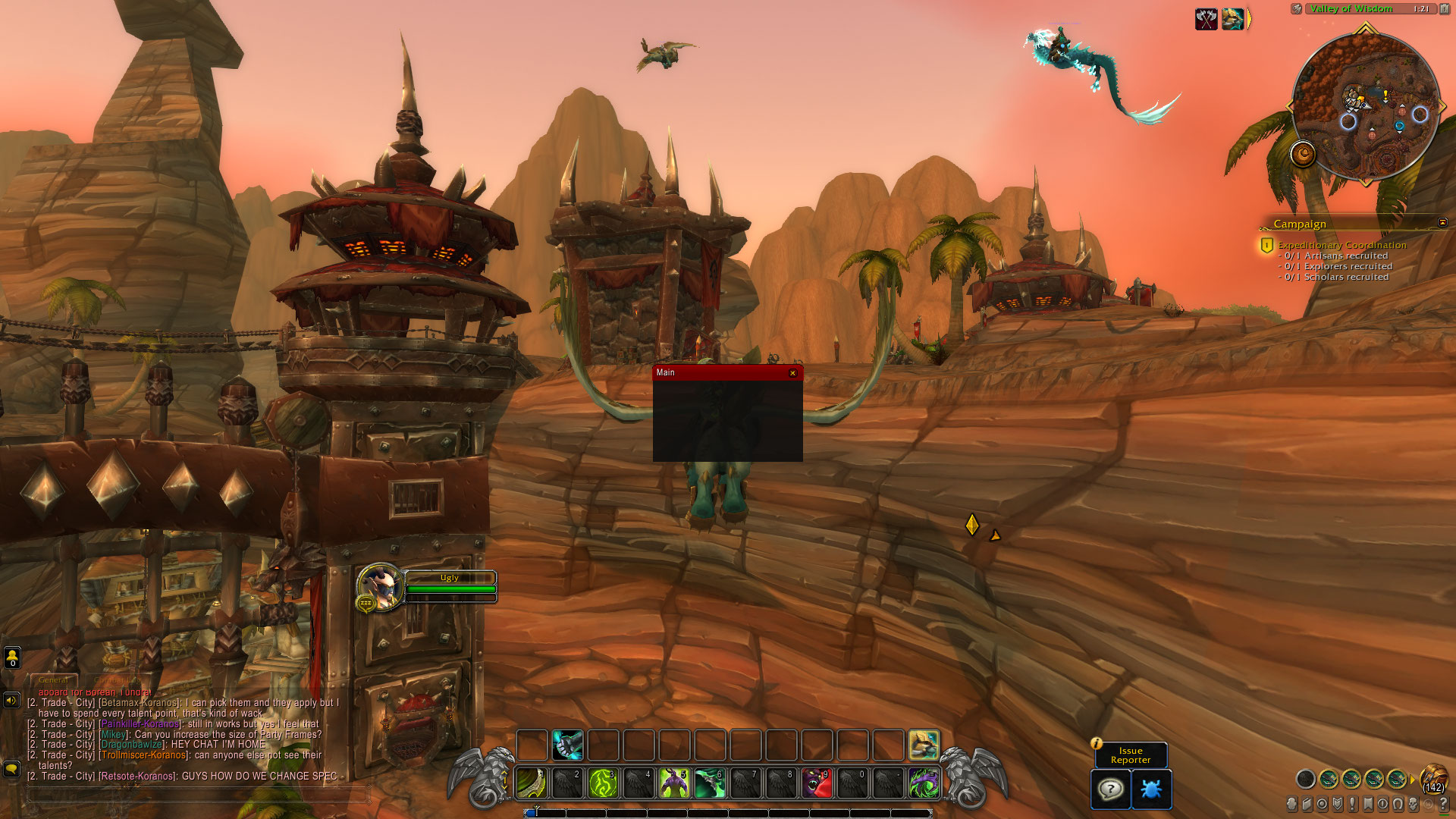The image size is (1456, 819).
Task: Open the help question bubble
Action: pos(1110,789)
